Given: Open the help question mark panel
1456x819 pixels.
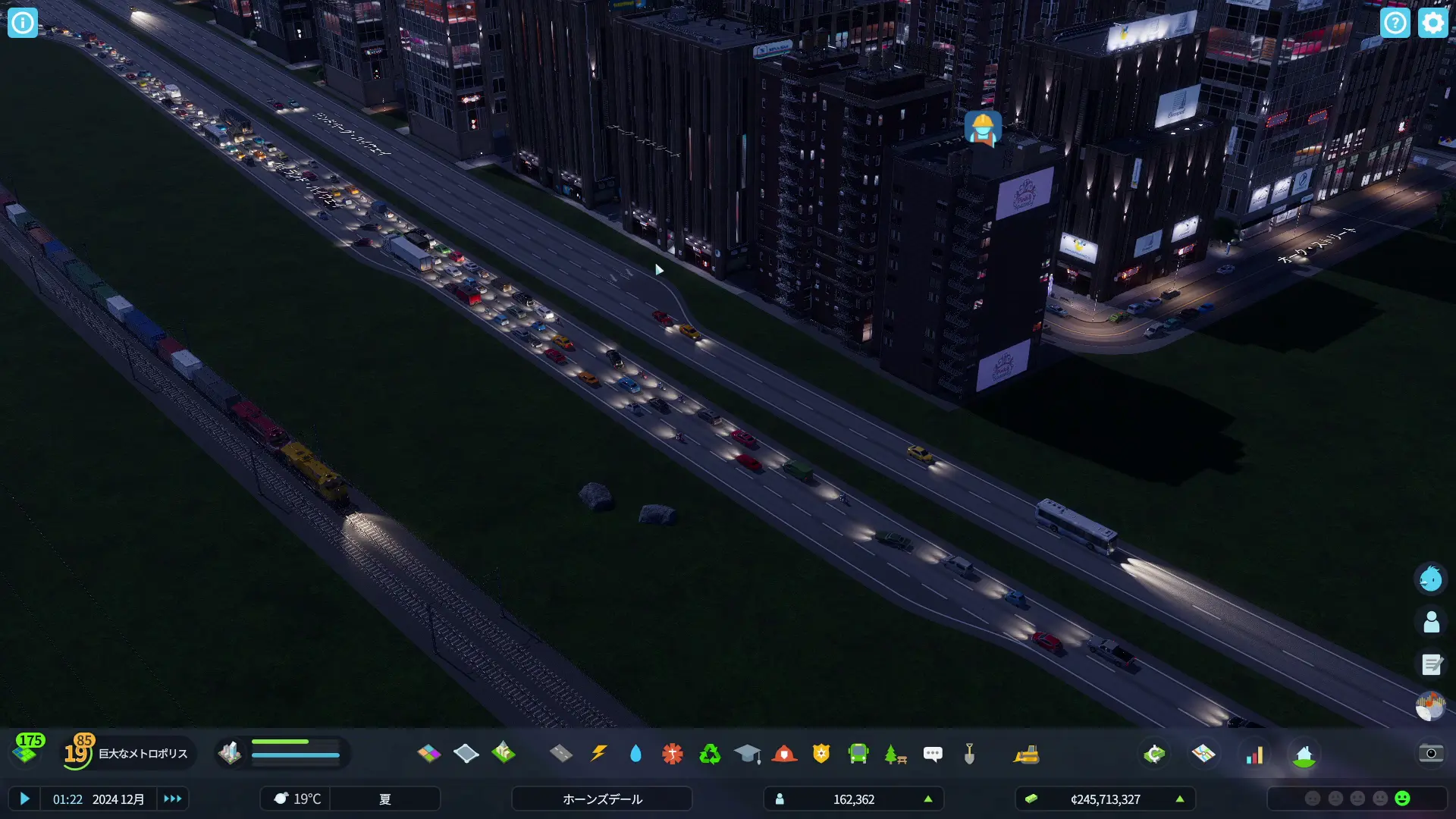Looking at the screenshot, I should click(1395, 23).
